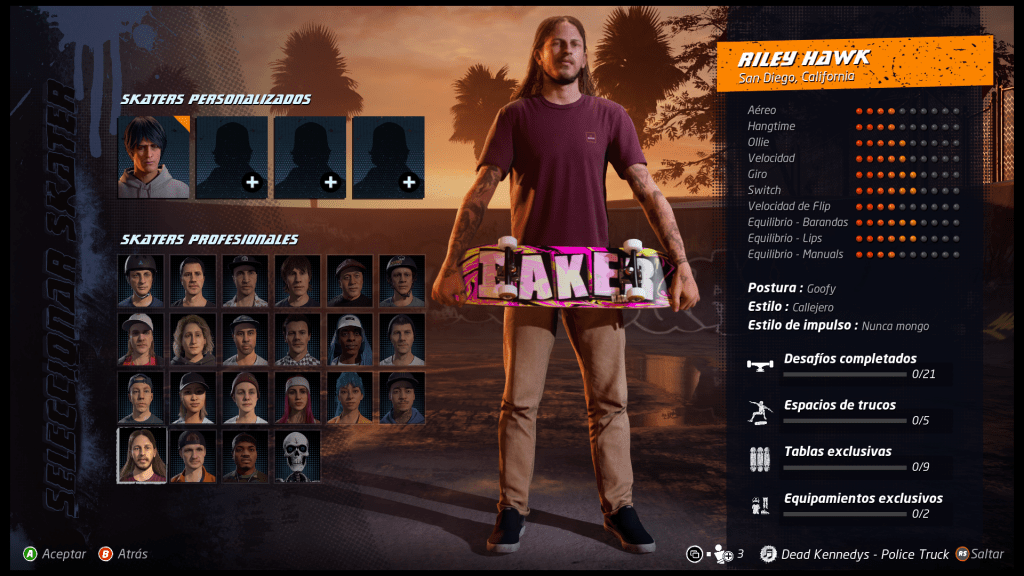1024x576 pixels.
Task: Pick the skater wearing a white cap and blue hood
Action: (349, 340)
